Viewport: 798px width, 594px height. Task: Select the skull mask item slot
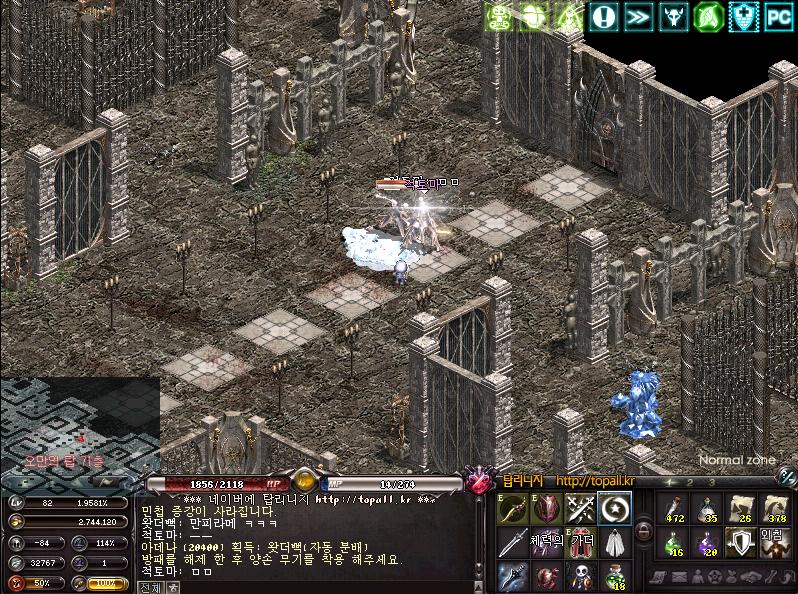(x=581, y=577)
